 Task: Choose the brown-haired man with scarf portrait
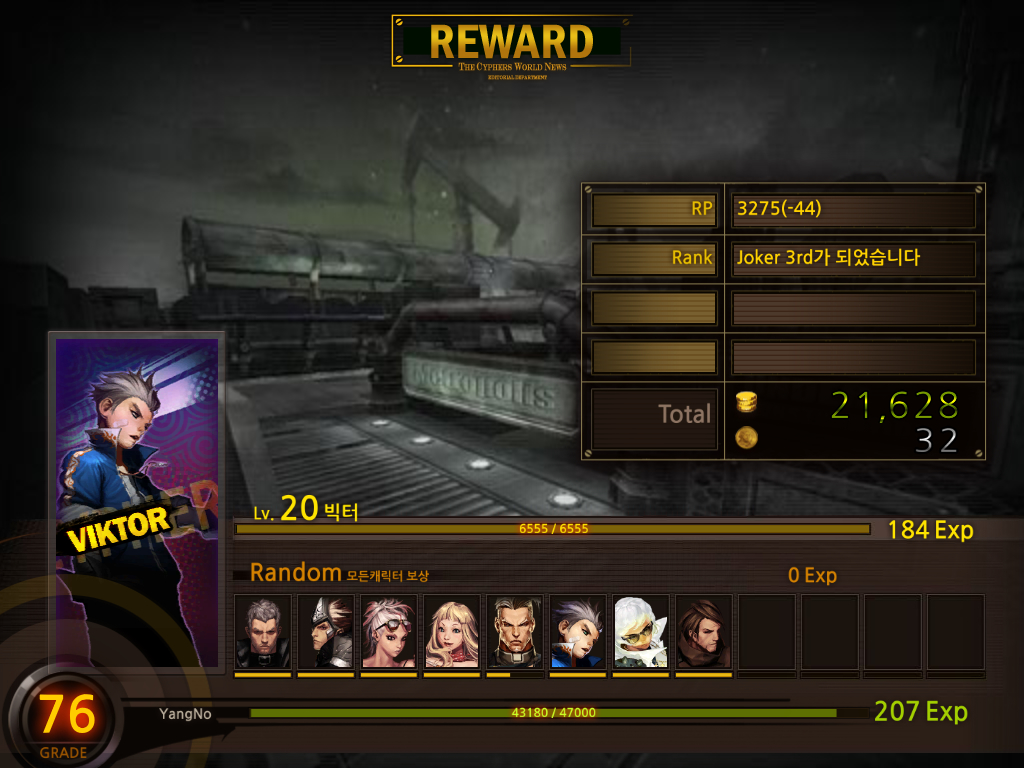click(704, 632)
